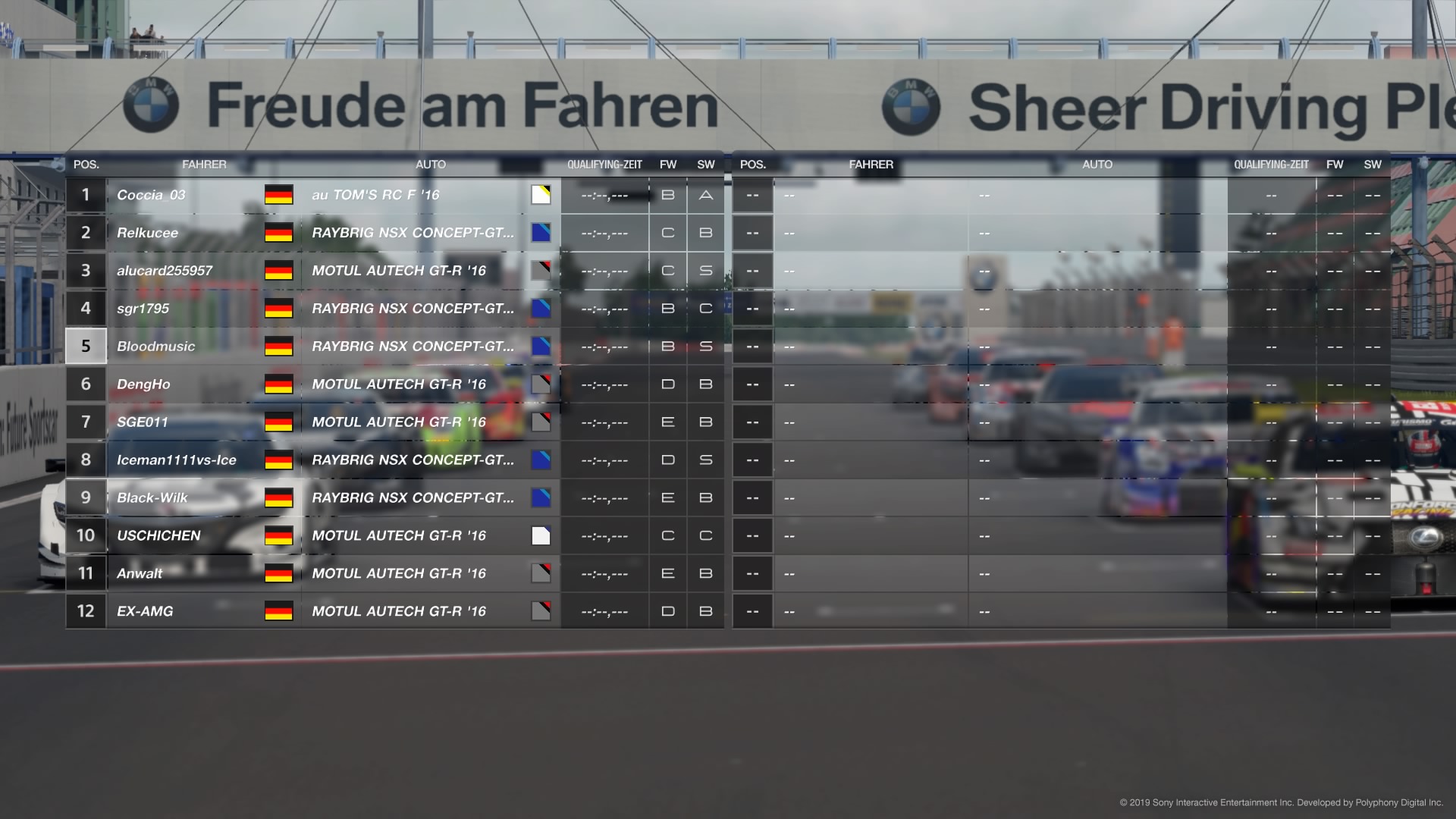Choose the Black-Wilk grid row

click(x=152, y=498)
